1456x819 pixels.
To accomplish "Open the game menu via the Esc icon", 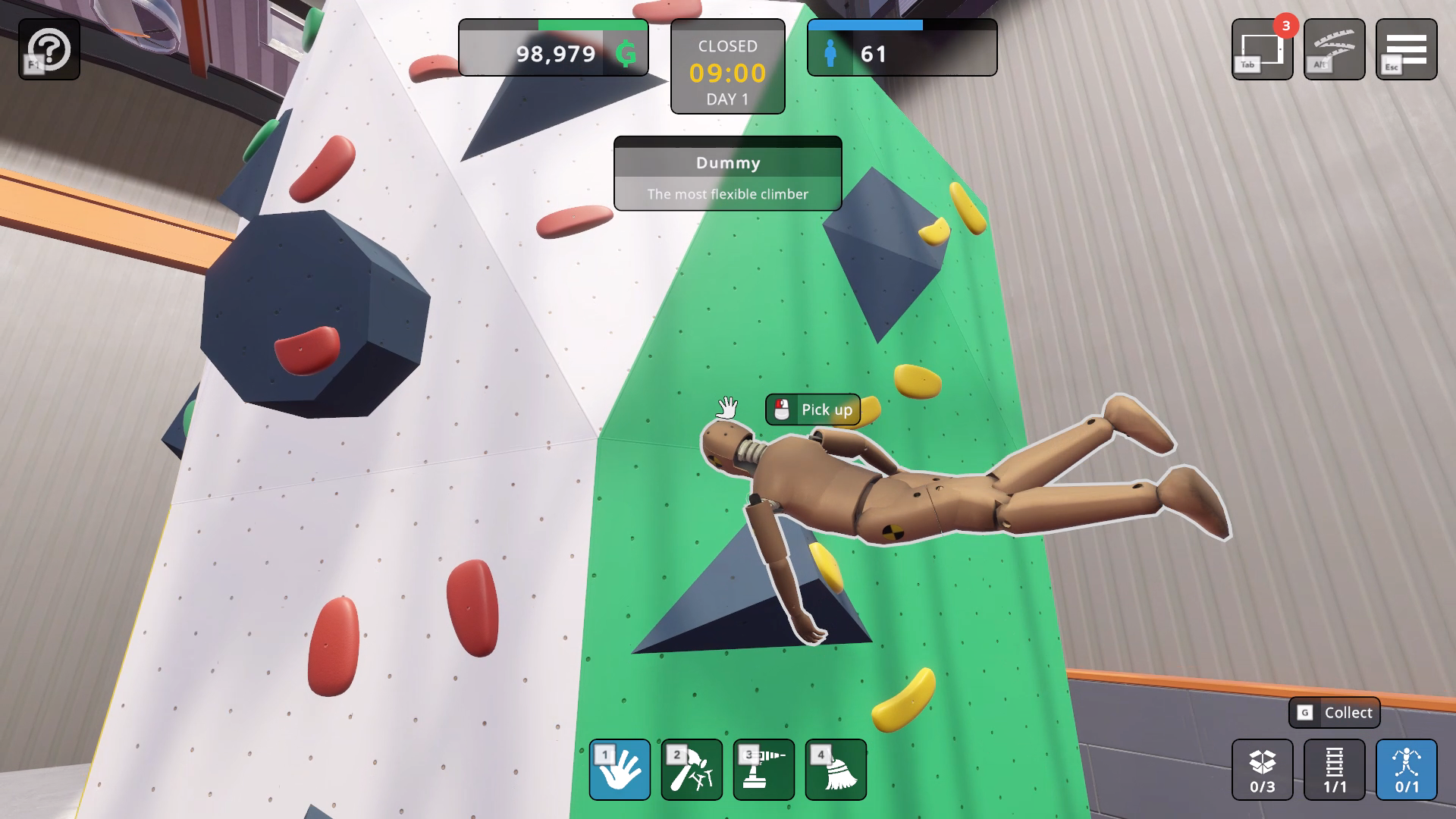I will click(1405, 49).
